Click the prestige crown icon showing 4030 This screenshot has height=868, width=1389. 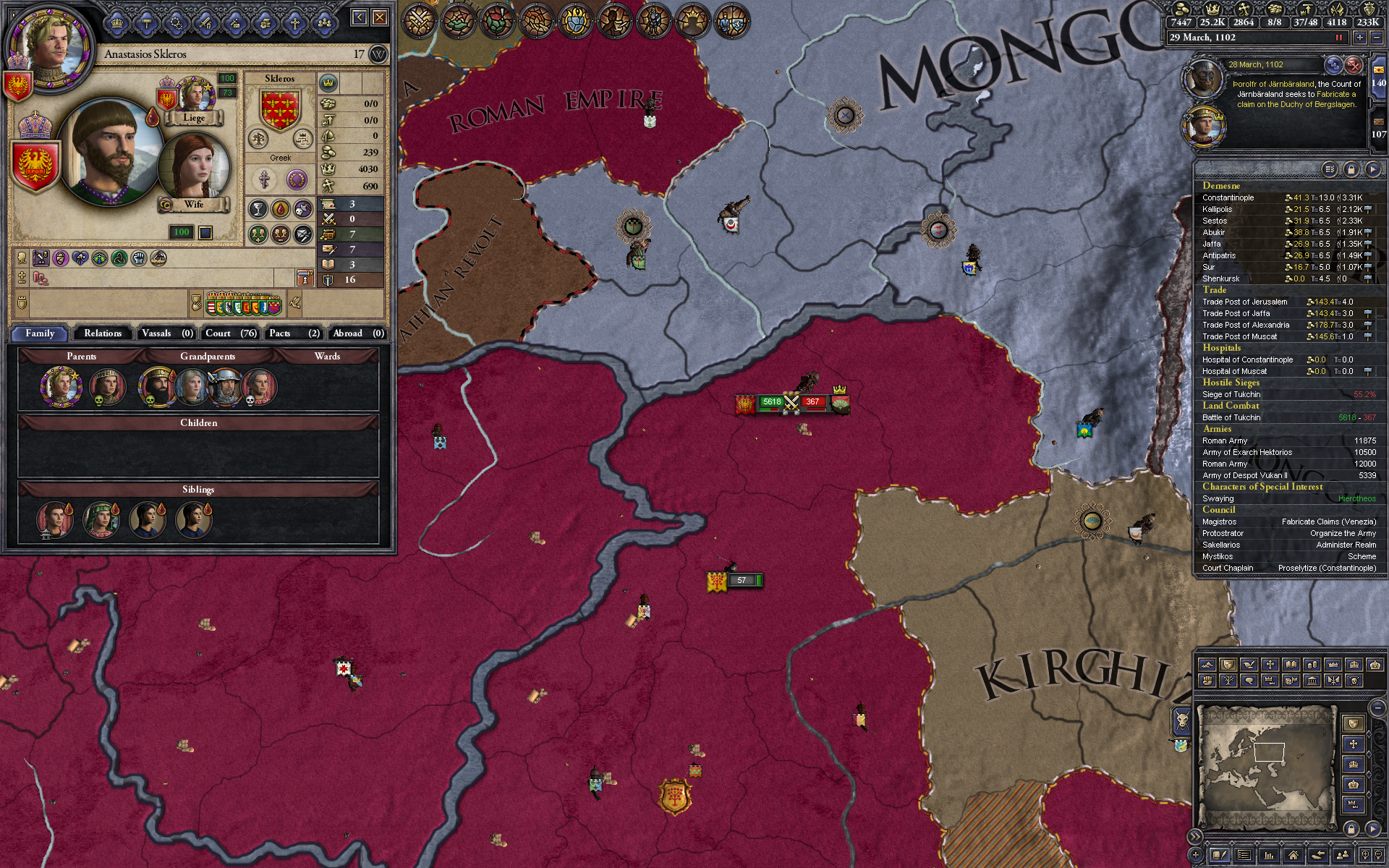[328, 169]
